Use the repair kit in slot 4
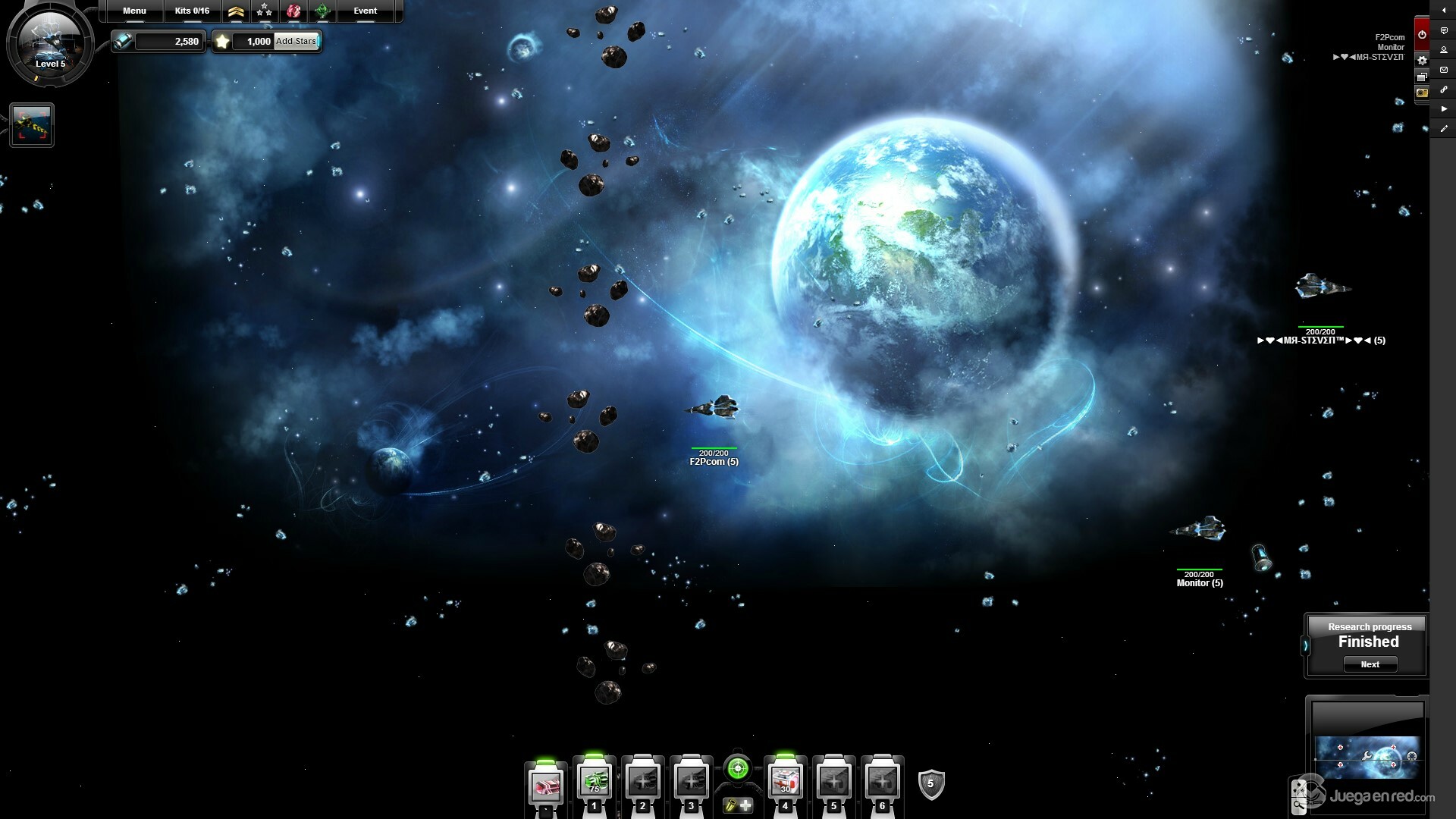The height and width of the screenshot is (819, 1456). coord(785,783)
